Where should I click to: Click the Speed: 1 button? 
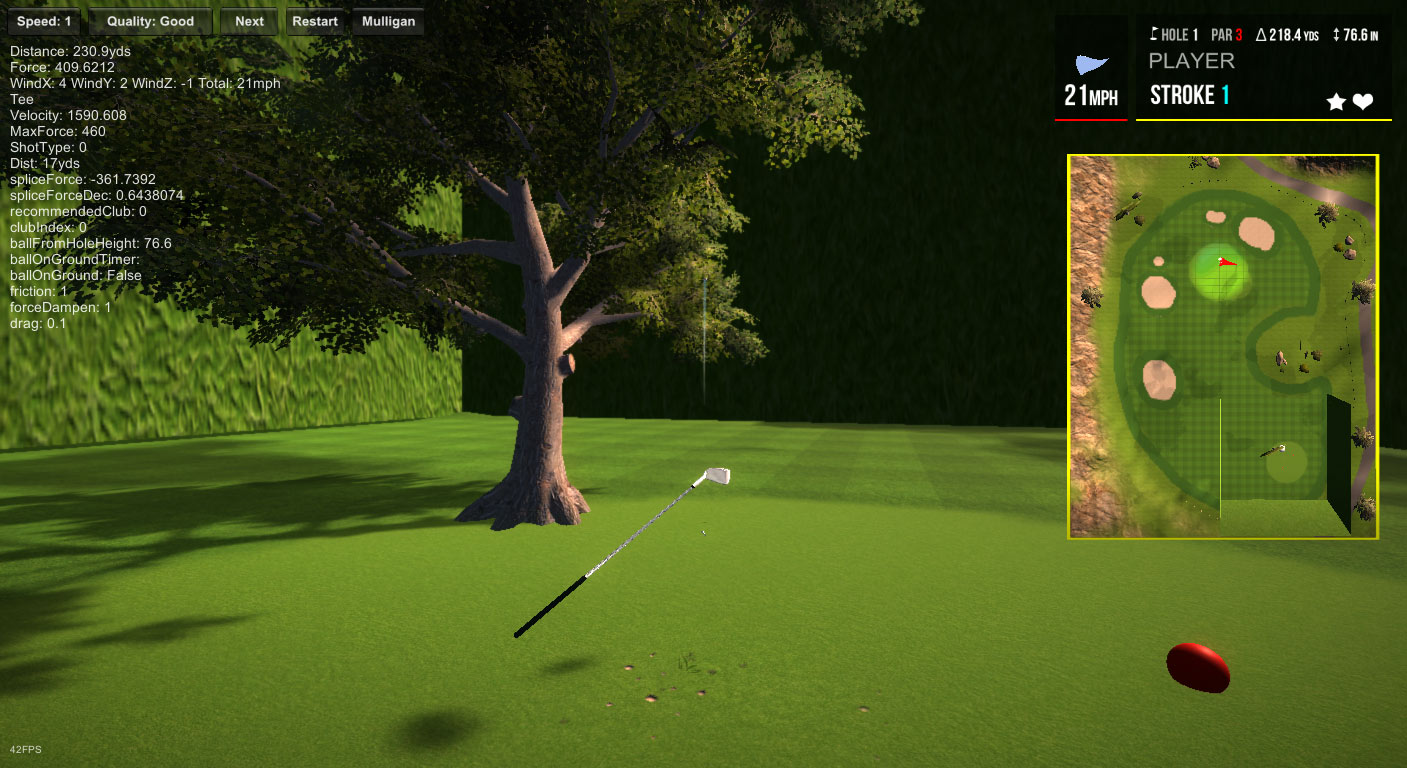(x=44, y=22)
